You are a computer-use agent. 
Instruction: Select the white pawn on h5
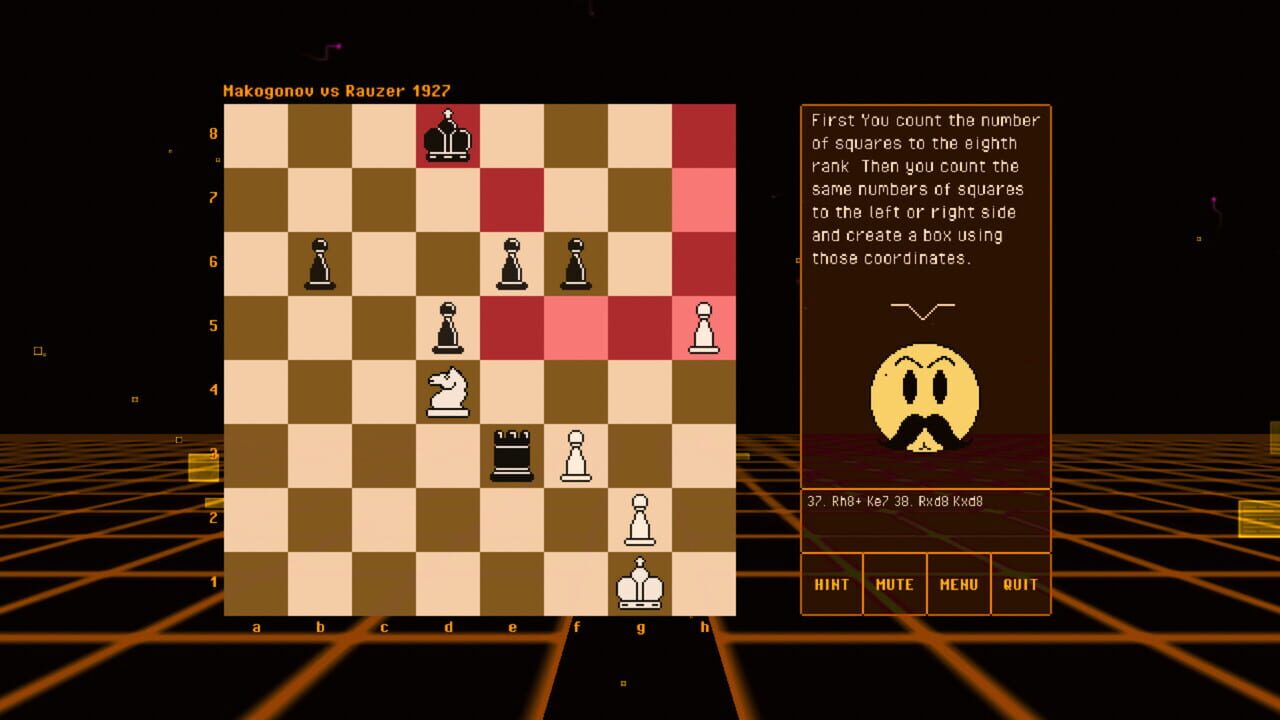[703, 330]
